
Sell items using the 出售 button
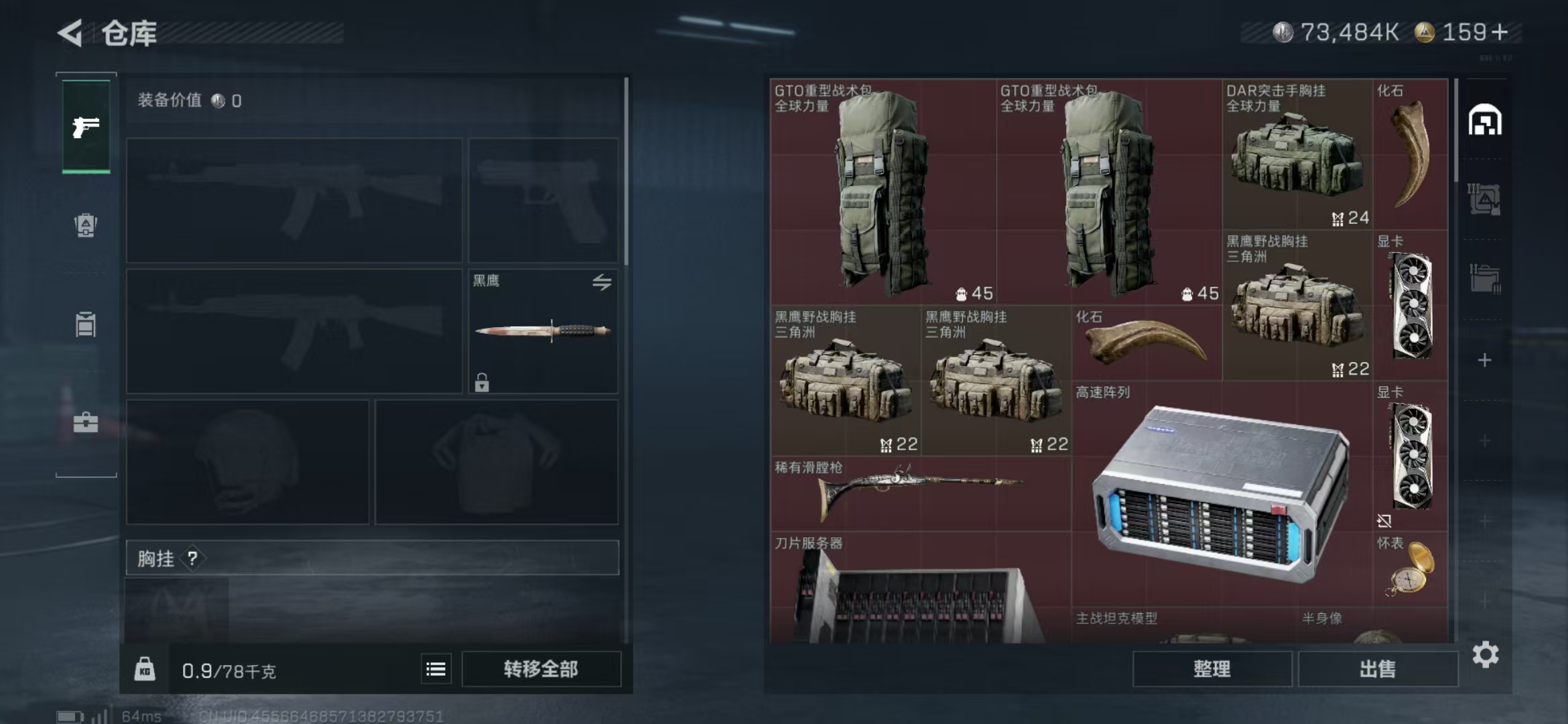tap(1378, 669)
